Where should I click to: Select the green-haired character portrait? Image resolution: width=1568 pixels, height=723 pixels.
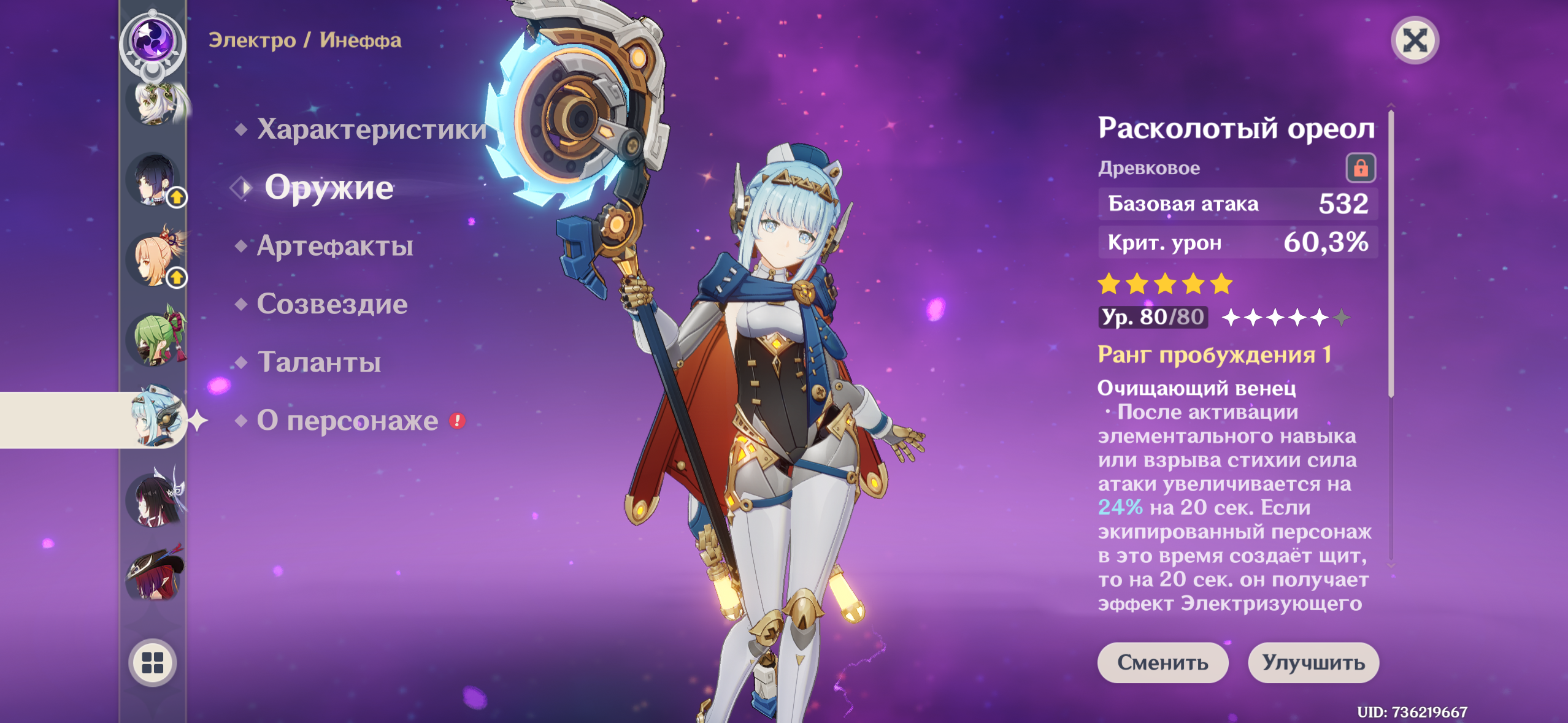tap(155, 339)
